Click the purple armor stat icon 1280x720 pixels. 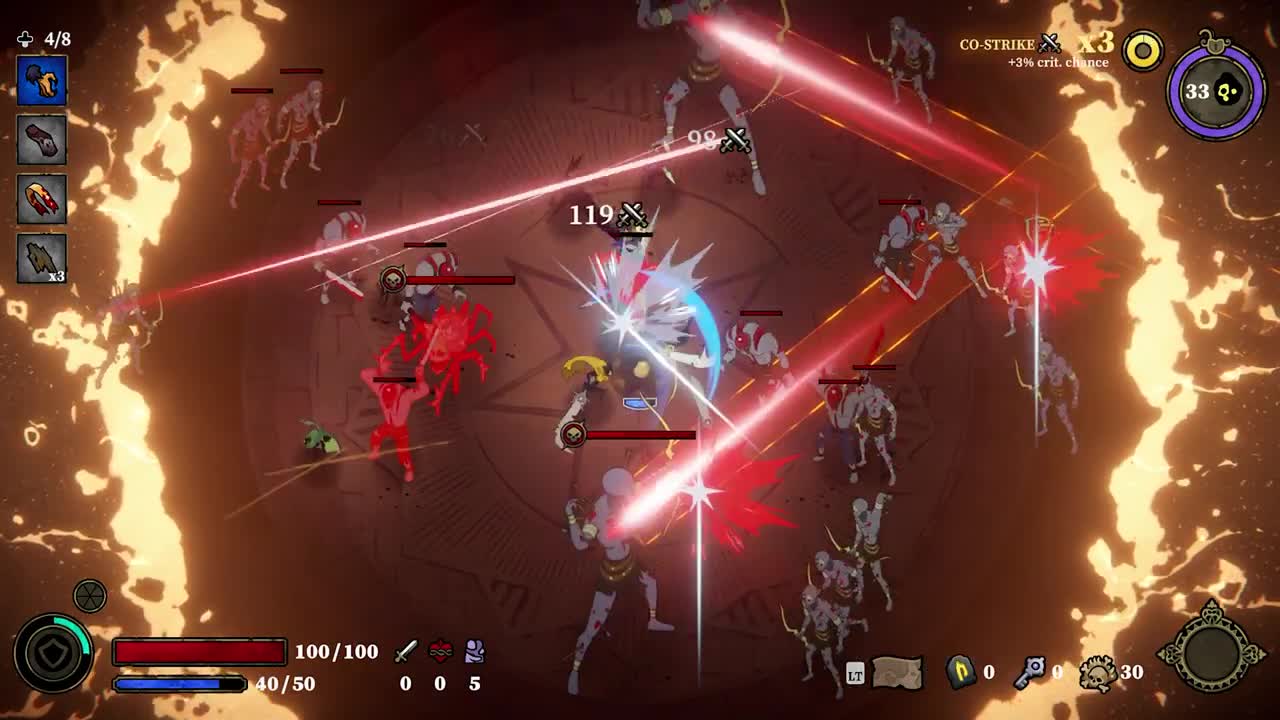475,652
